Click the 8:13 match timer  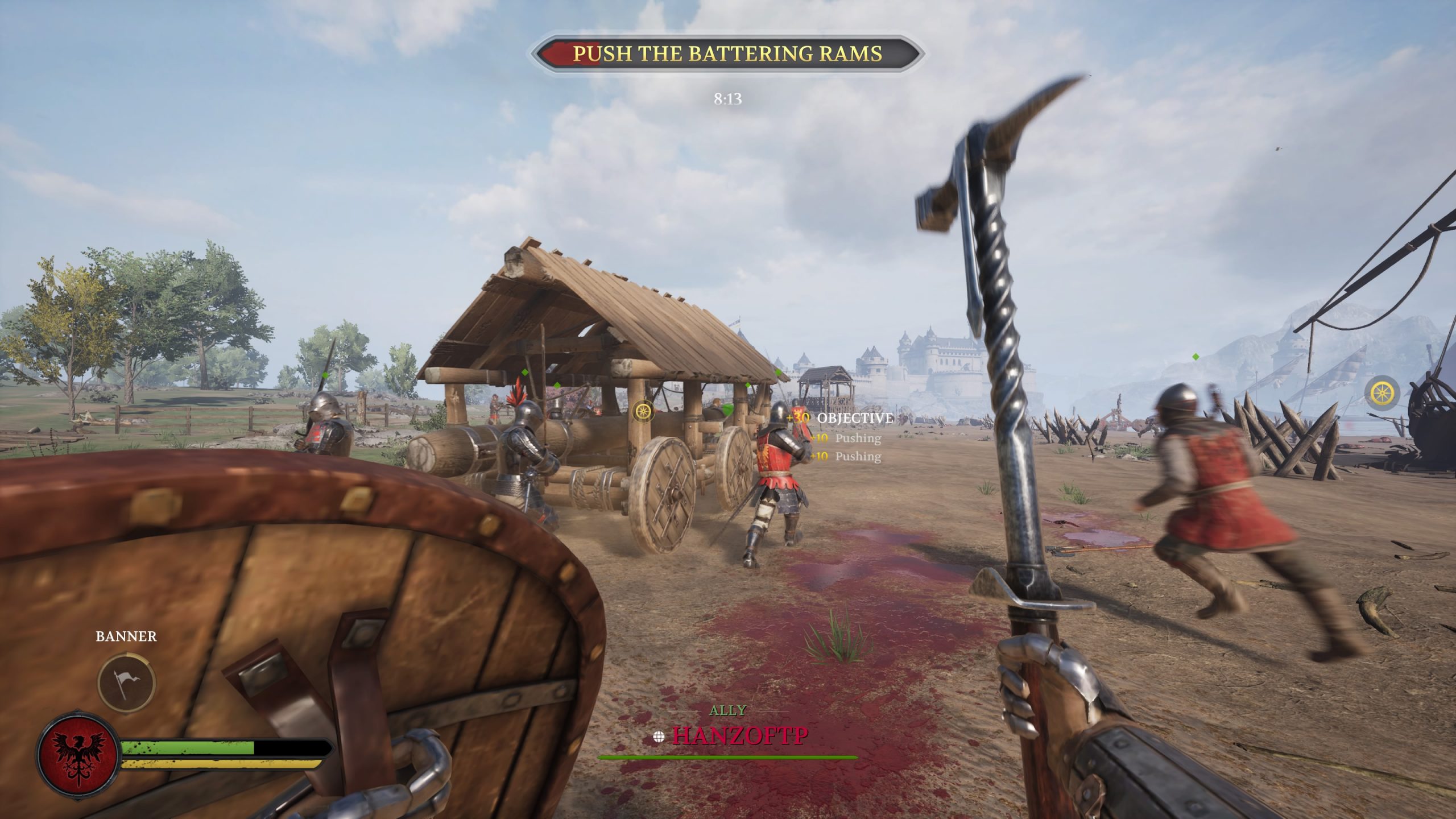coord(727,98)
